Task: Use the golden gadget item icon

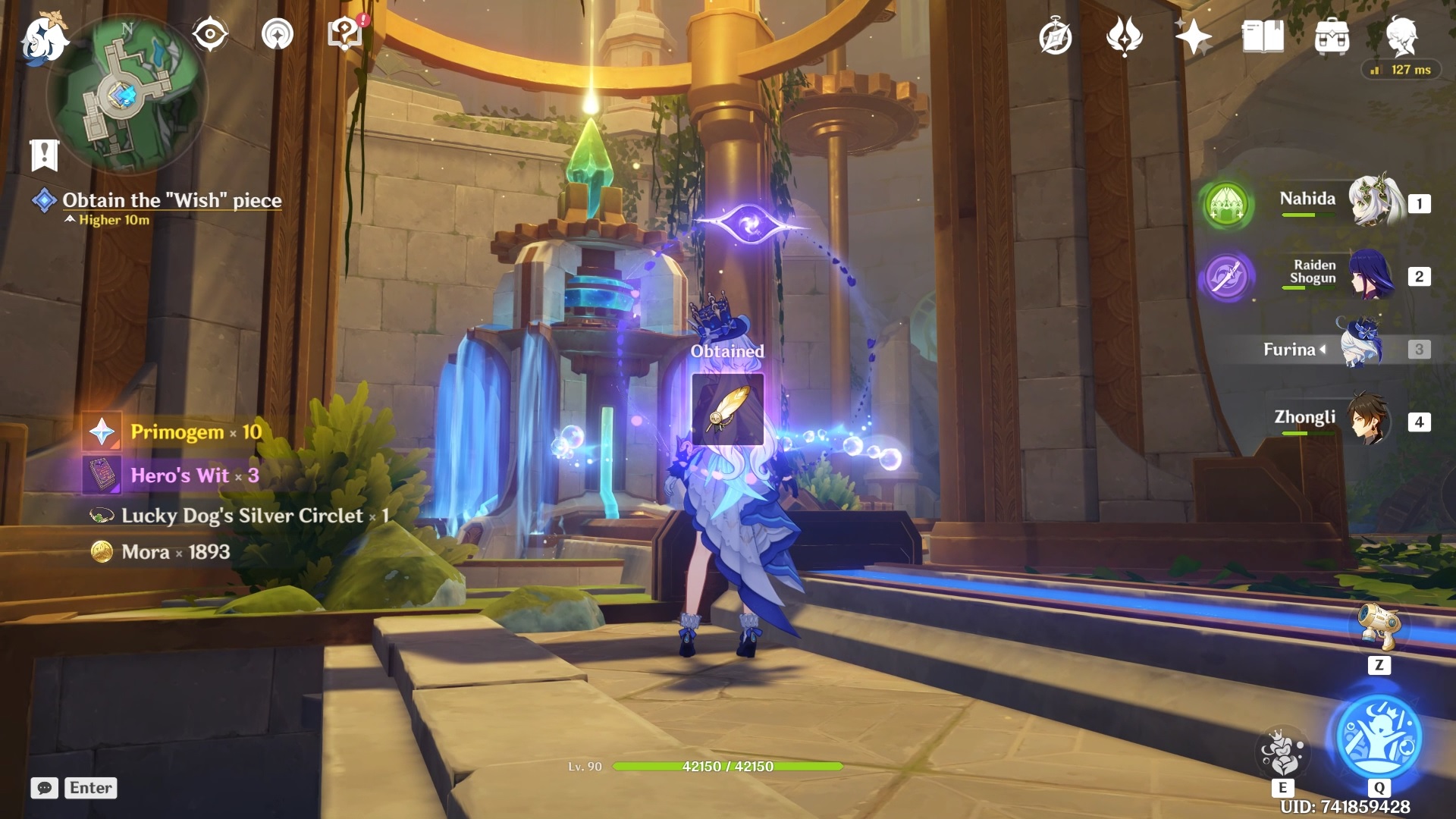Action: pos(1379,626)
